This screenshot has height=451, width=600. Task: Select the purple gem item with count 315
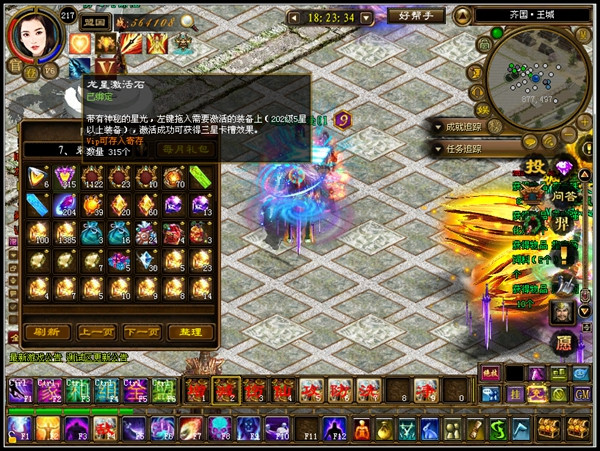coord(67,176)
